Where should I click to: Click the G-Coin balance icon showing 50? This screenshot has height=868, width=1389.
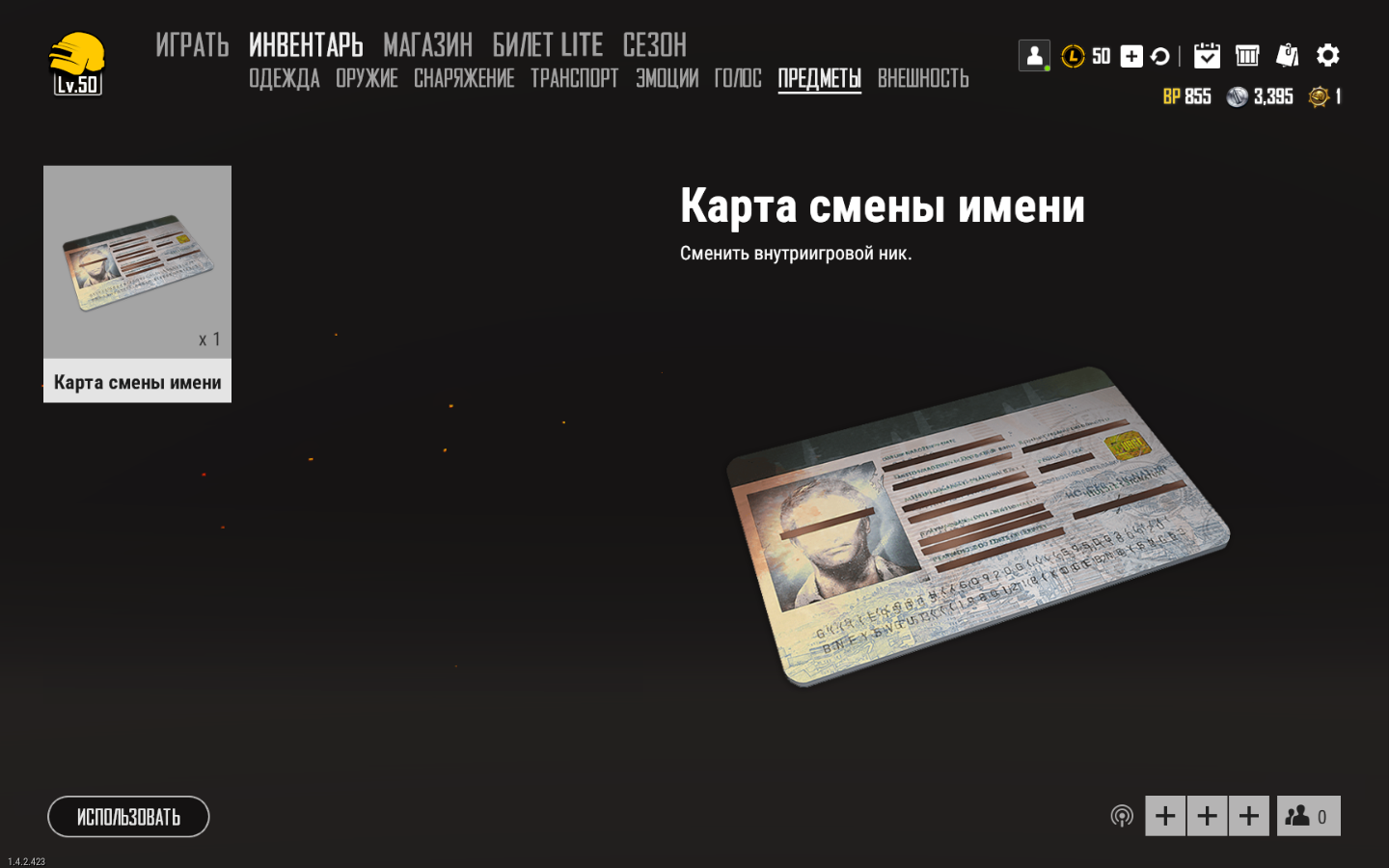coord(1074,57)
